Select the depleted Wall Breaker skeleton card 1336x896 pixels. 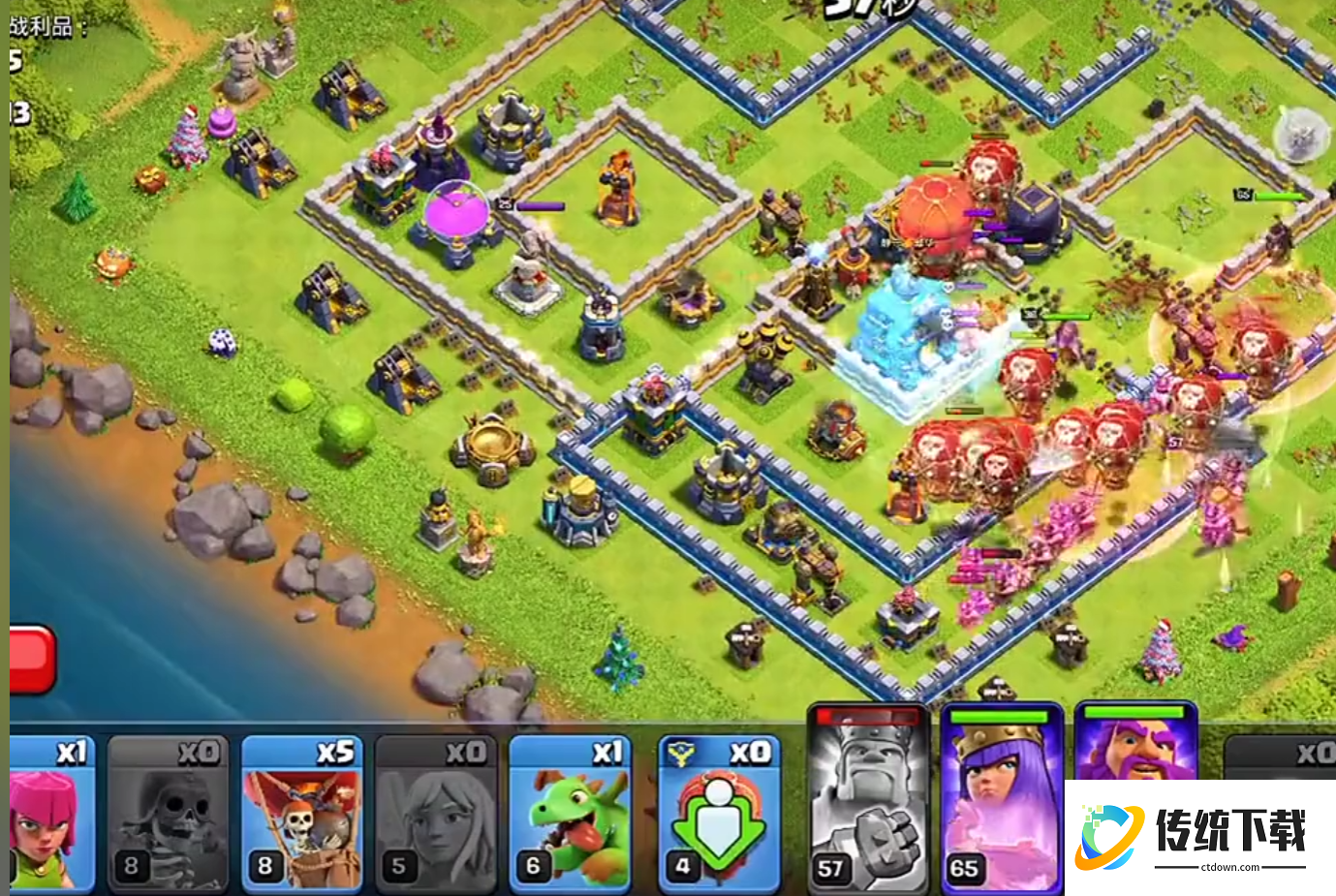tap(168, 814)
